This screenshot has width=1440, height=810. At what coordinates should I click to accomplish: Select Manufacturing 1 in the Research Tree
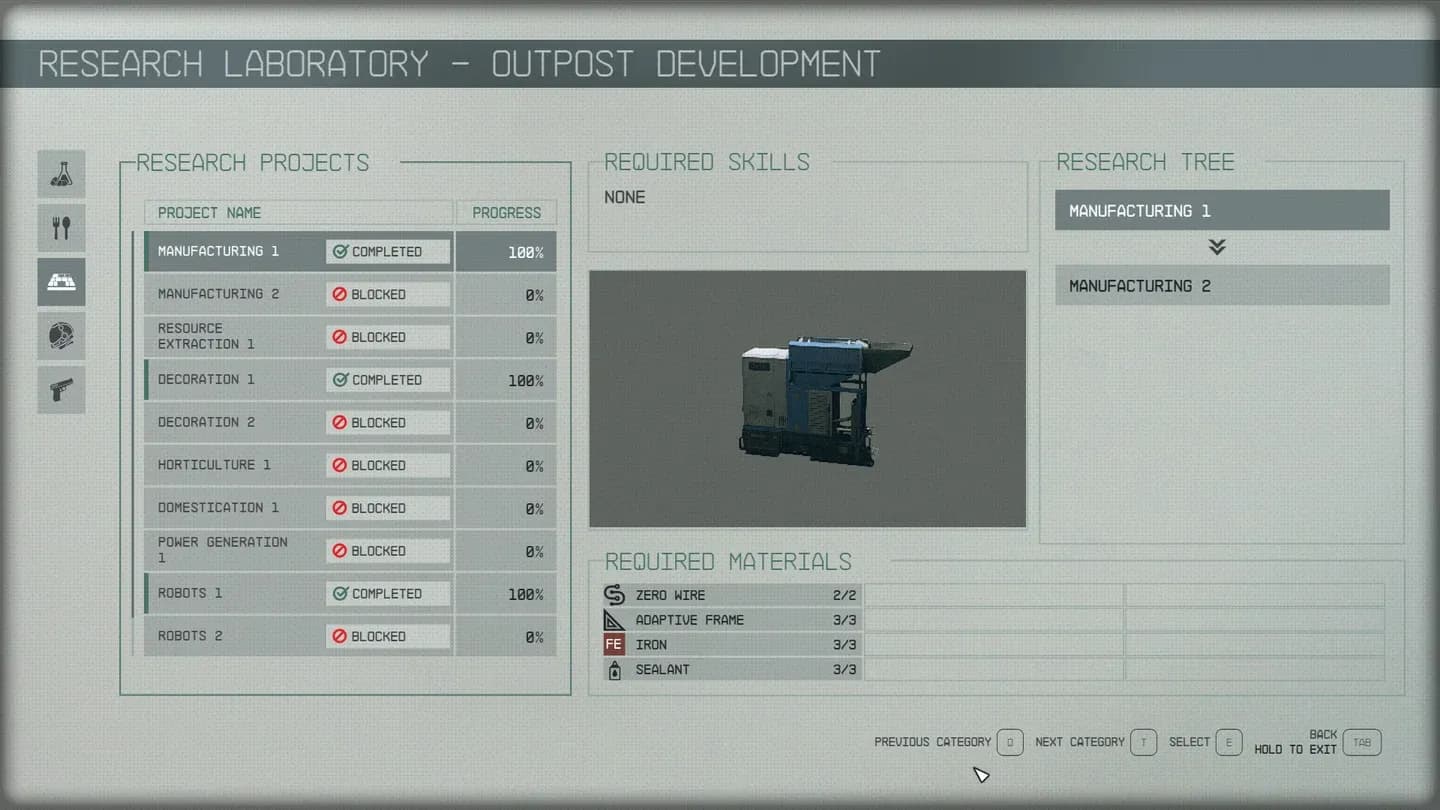pyautogui.click(x=1221, y=210)
